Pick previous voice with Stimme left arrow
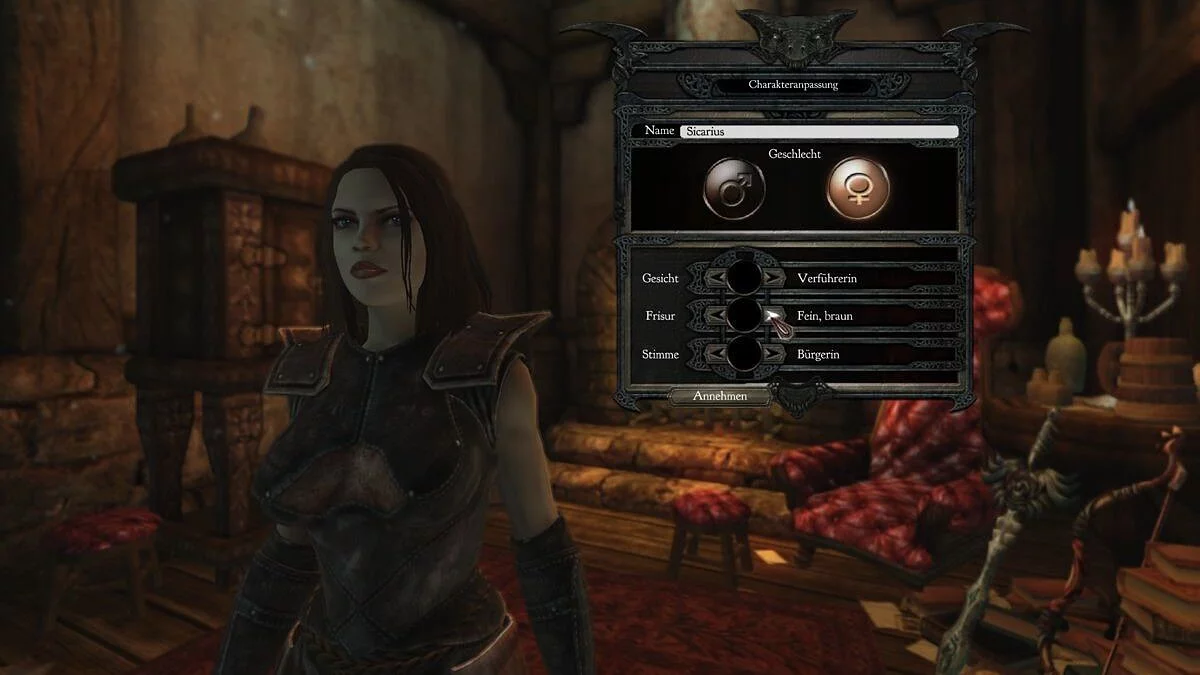Viewport: 1200px width, 675px height. pyautogui.click(x=714, y=353)
